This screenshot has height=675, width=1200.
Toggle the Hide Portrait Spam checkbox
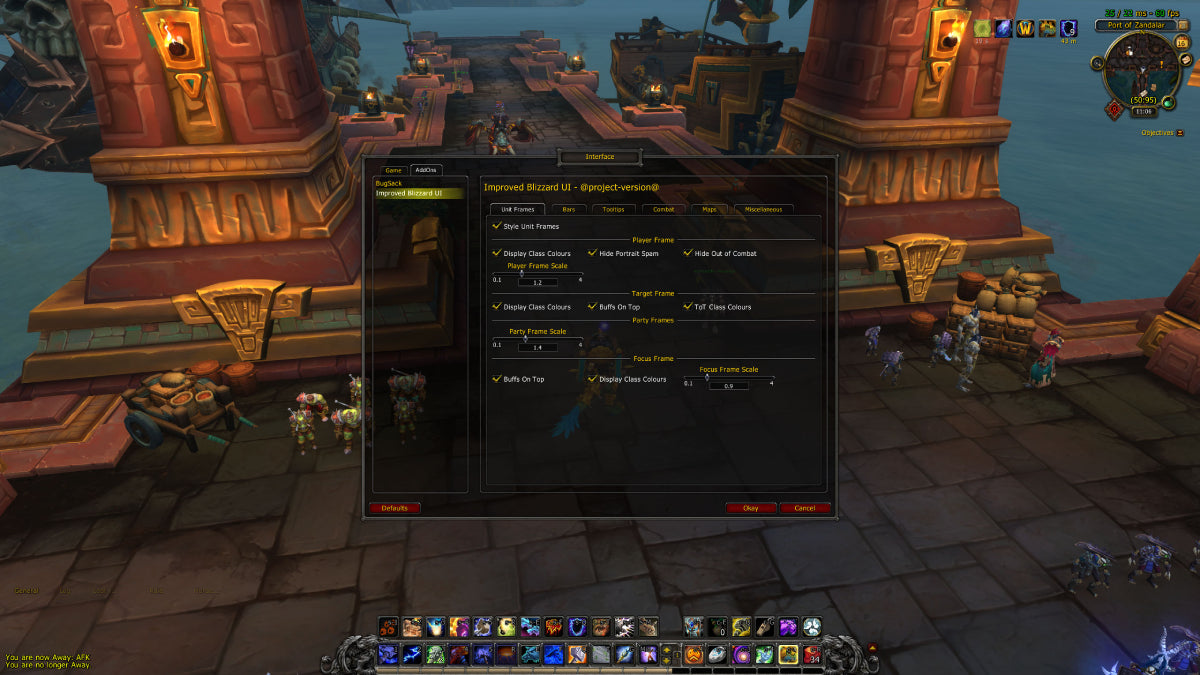click(592, 253)
